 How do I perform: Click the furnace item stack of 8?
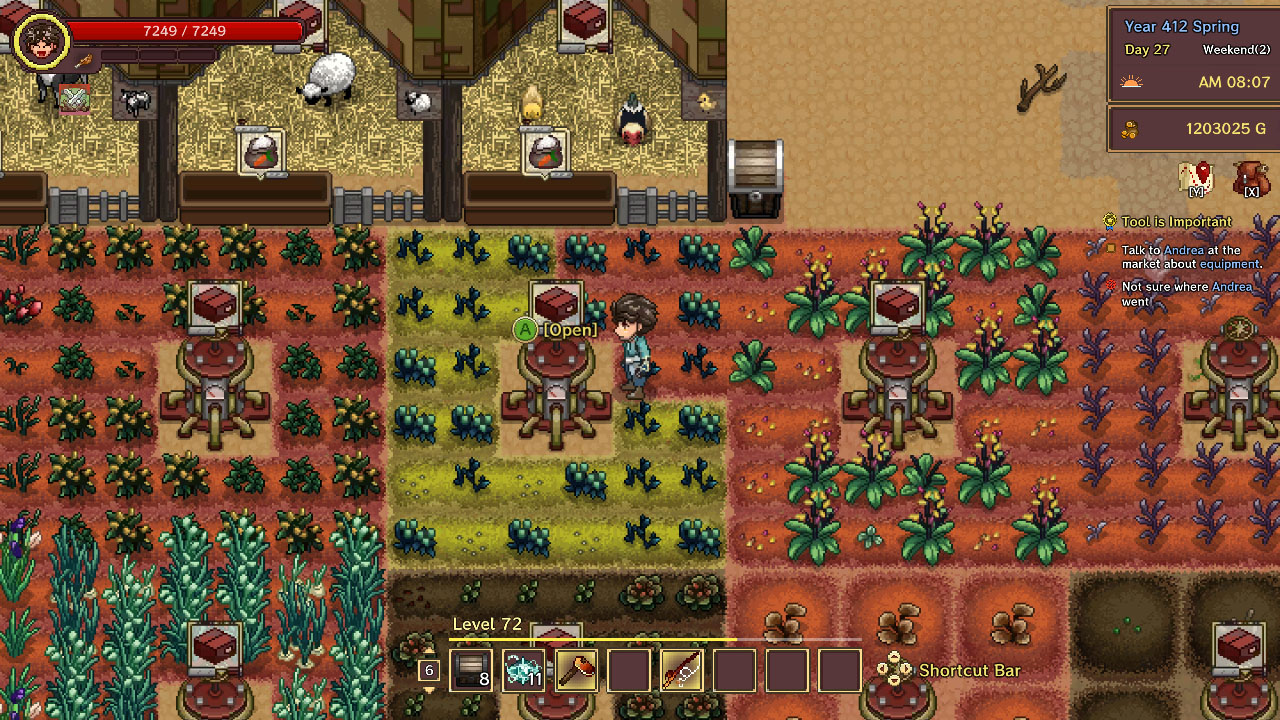pos(470,669)
